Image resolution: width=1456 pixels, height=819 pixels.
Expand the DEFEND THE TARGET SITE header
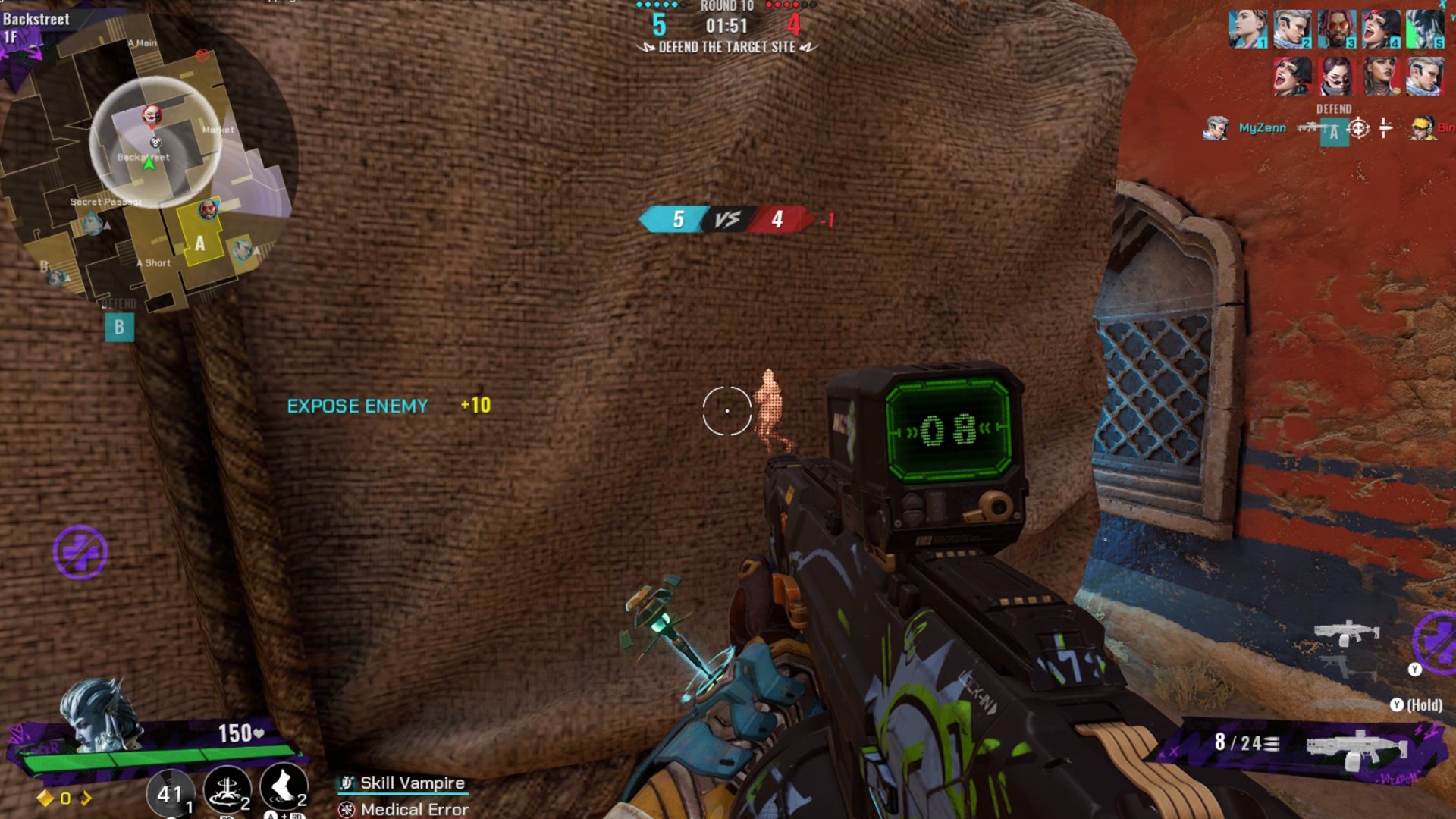(x=727, y=46)
